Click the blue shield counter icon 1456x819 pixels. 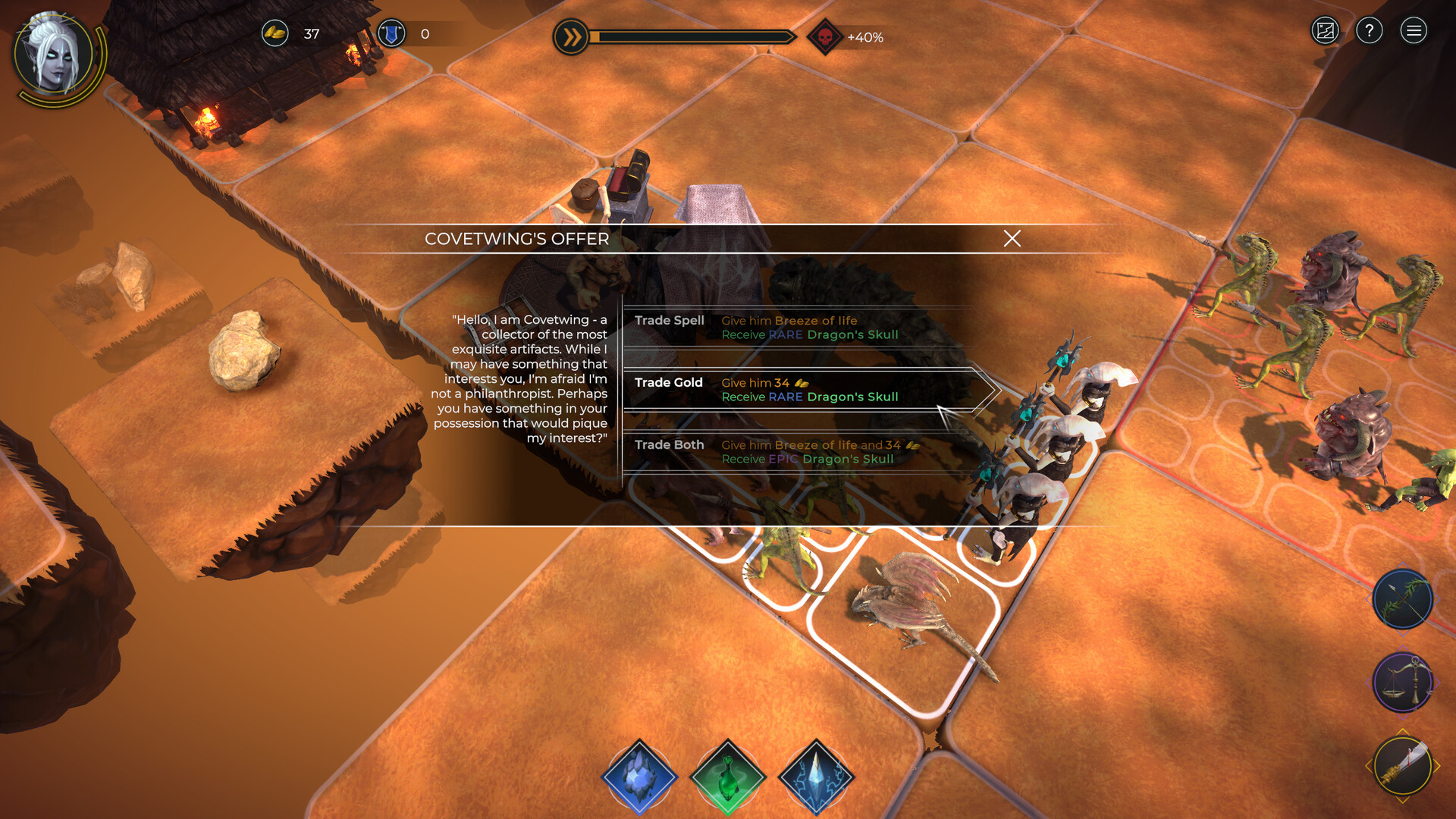(x=392, y=33)
